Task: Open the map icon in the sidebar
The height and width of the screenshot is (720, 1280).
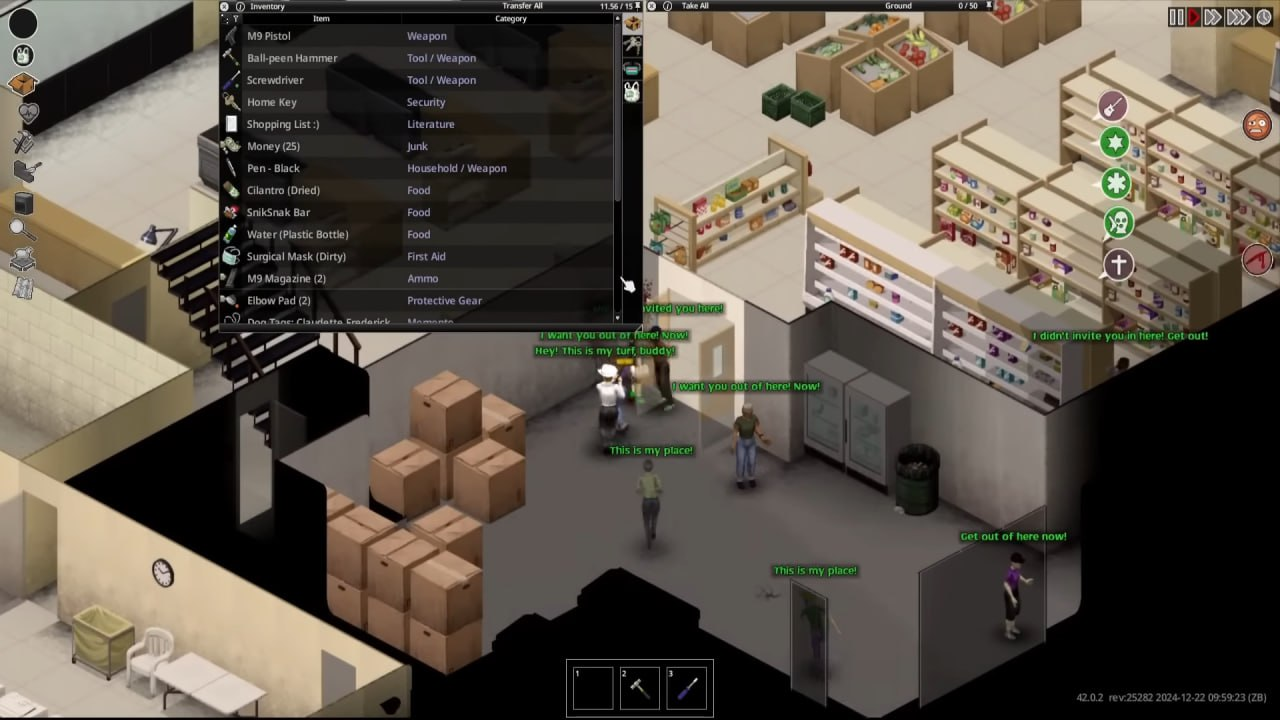Action: 22,289
